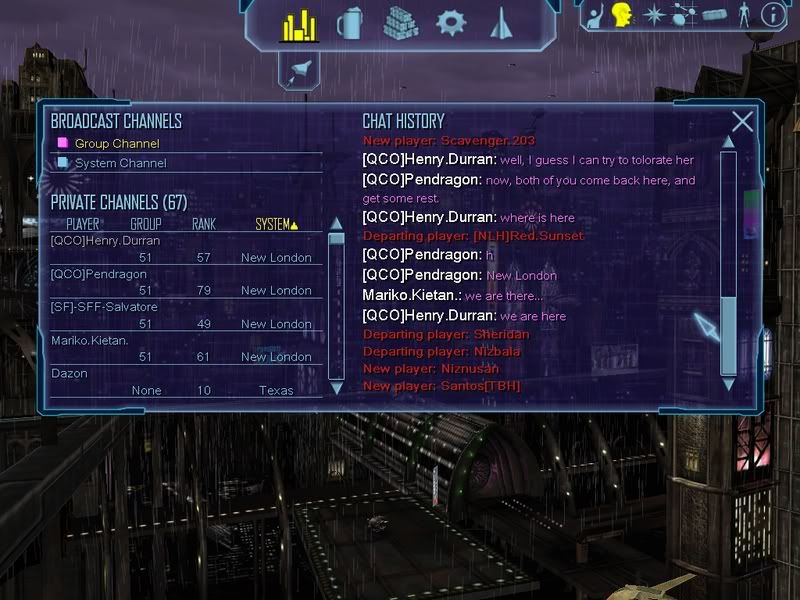Sort private channels by Group column
This screenshot has width=800, height=600.
click(x=146, y=224)
